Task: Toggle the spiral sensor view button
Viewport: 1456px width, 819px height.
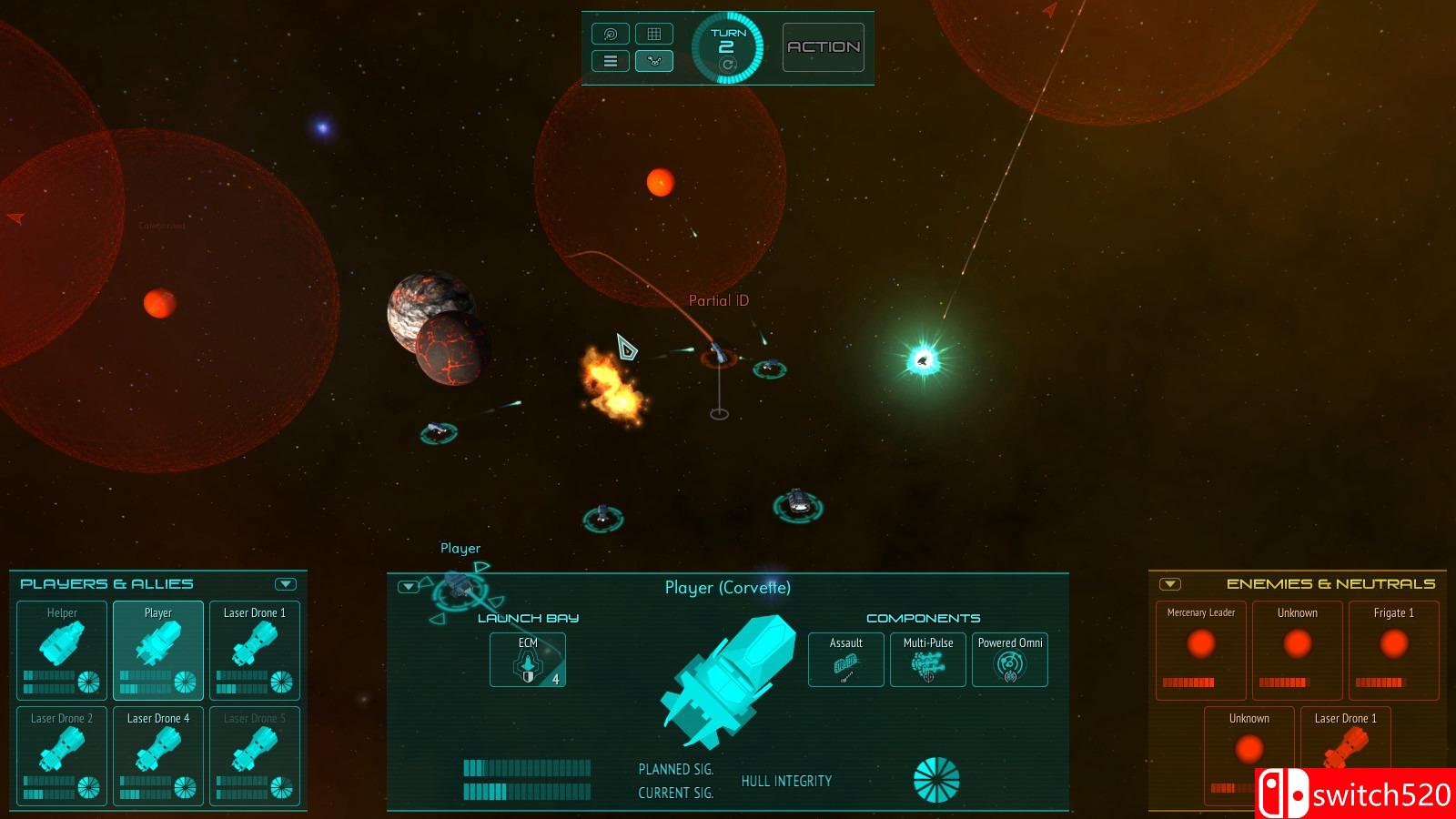Action: point(611,34)
